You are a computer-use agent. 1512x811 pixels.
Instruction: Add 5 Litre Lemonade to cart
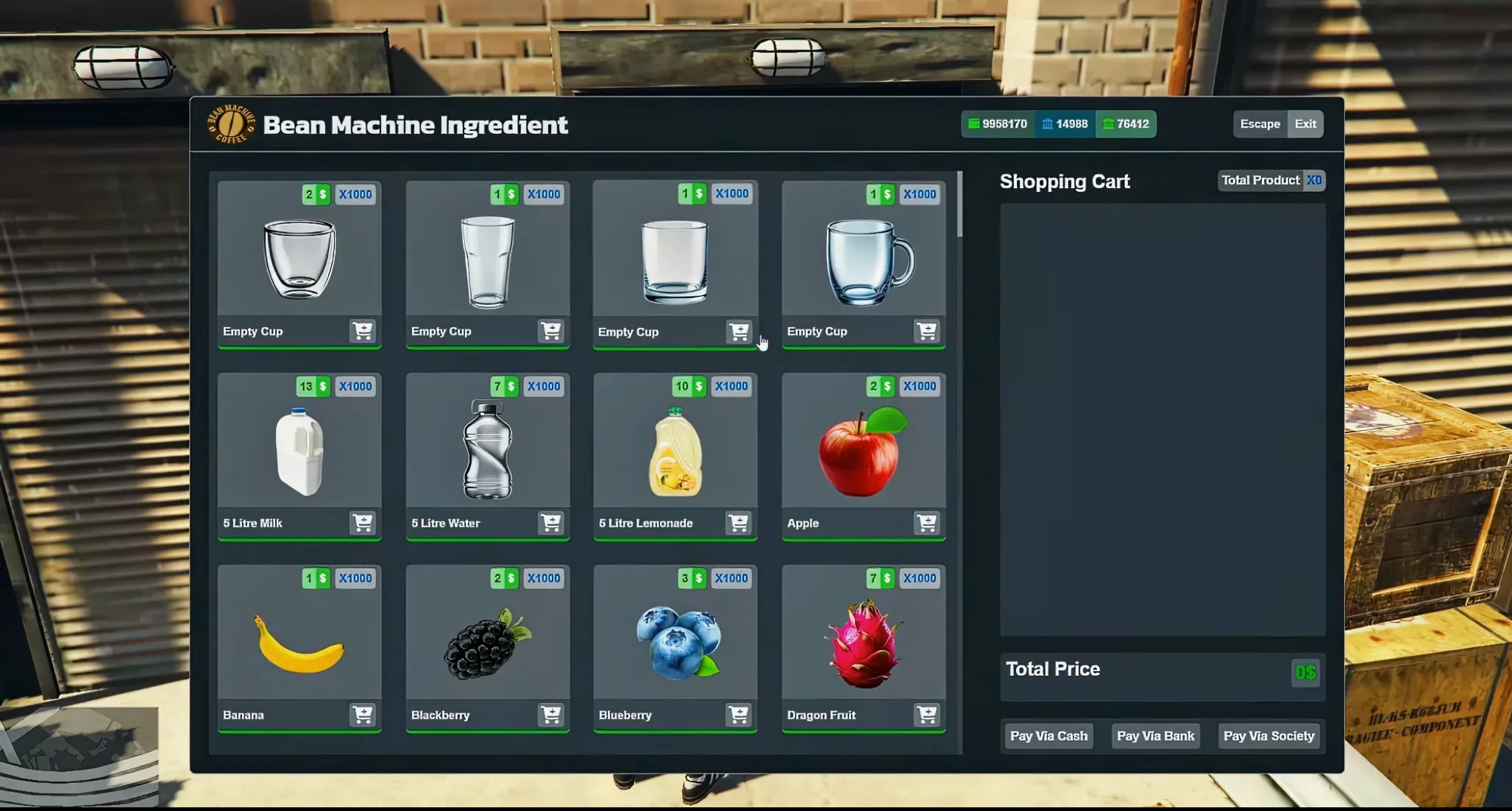pos(739,523)
